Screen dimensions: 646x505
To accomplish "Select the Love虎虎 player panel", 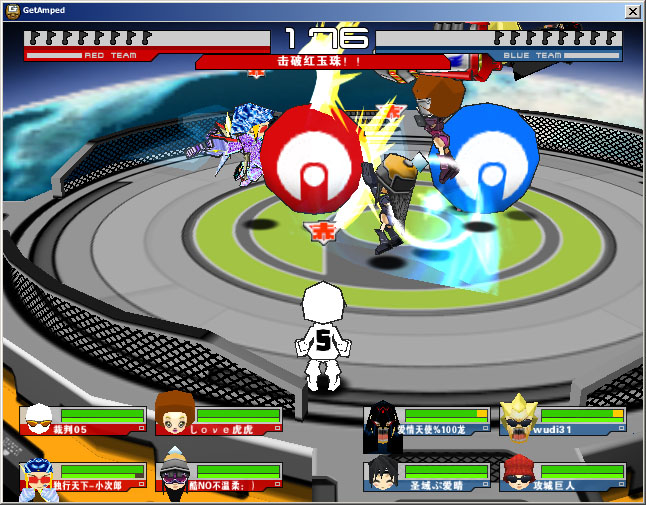I will [x=218, y=421].
